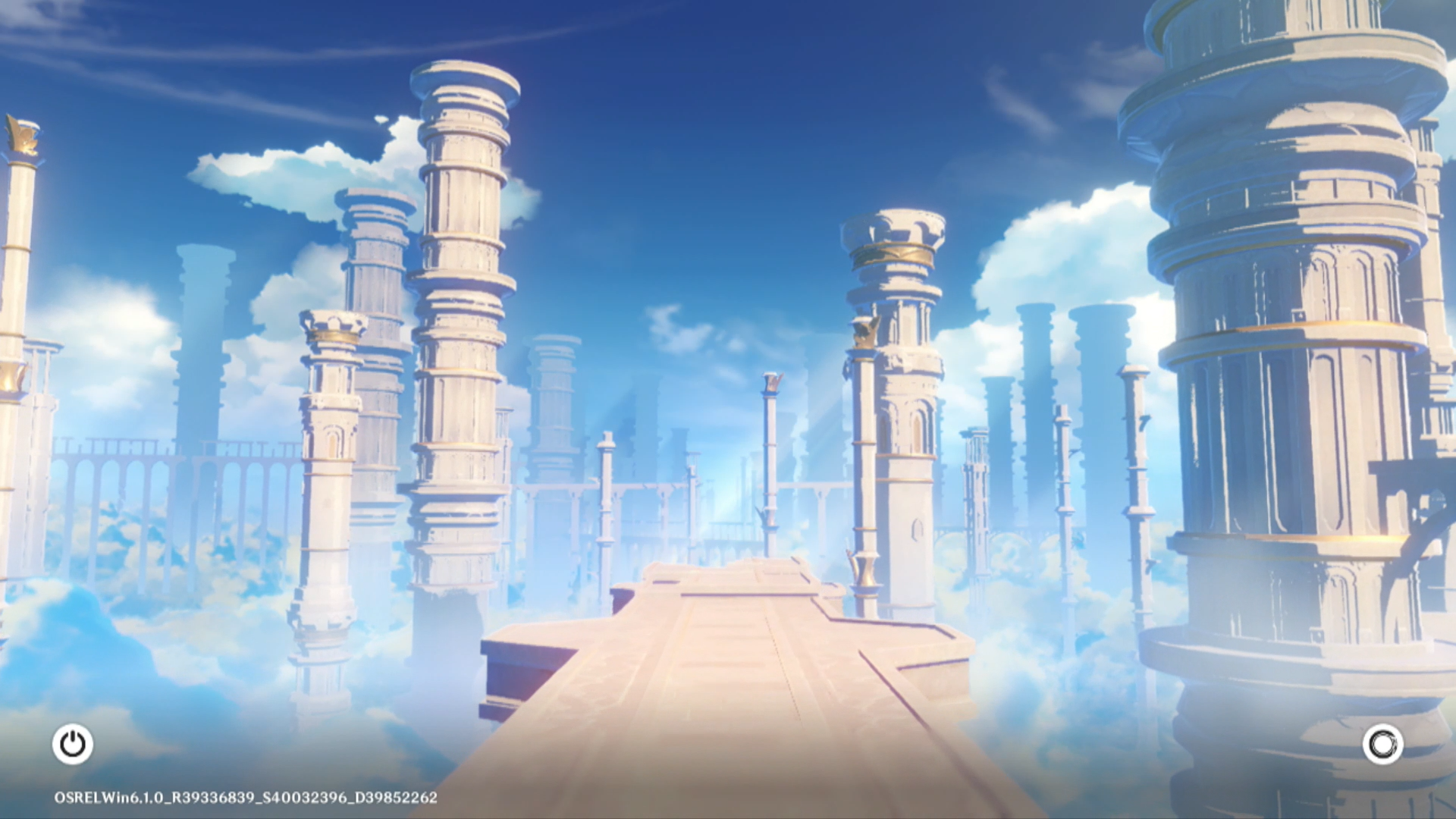Open the circular ring icon button
1456x819 pixels.
tap(1382, 744)
